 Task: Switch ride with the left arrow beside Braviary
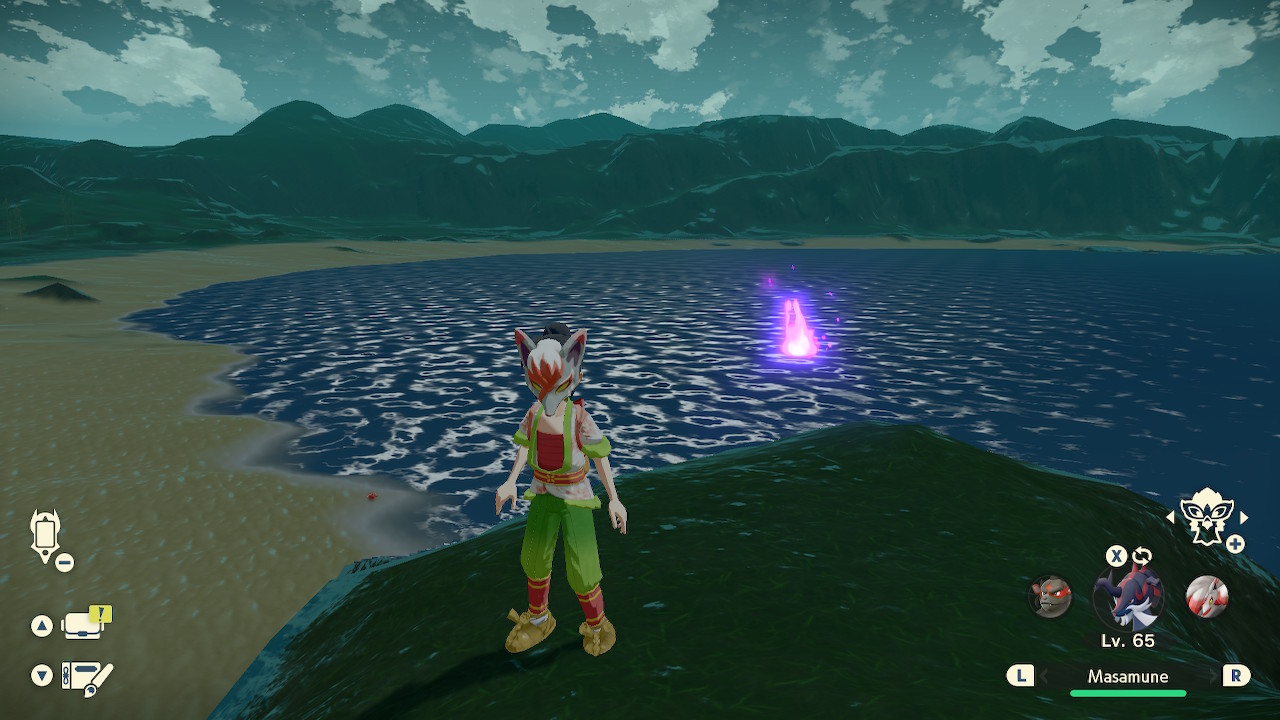coord(1171,517)
